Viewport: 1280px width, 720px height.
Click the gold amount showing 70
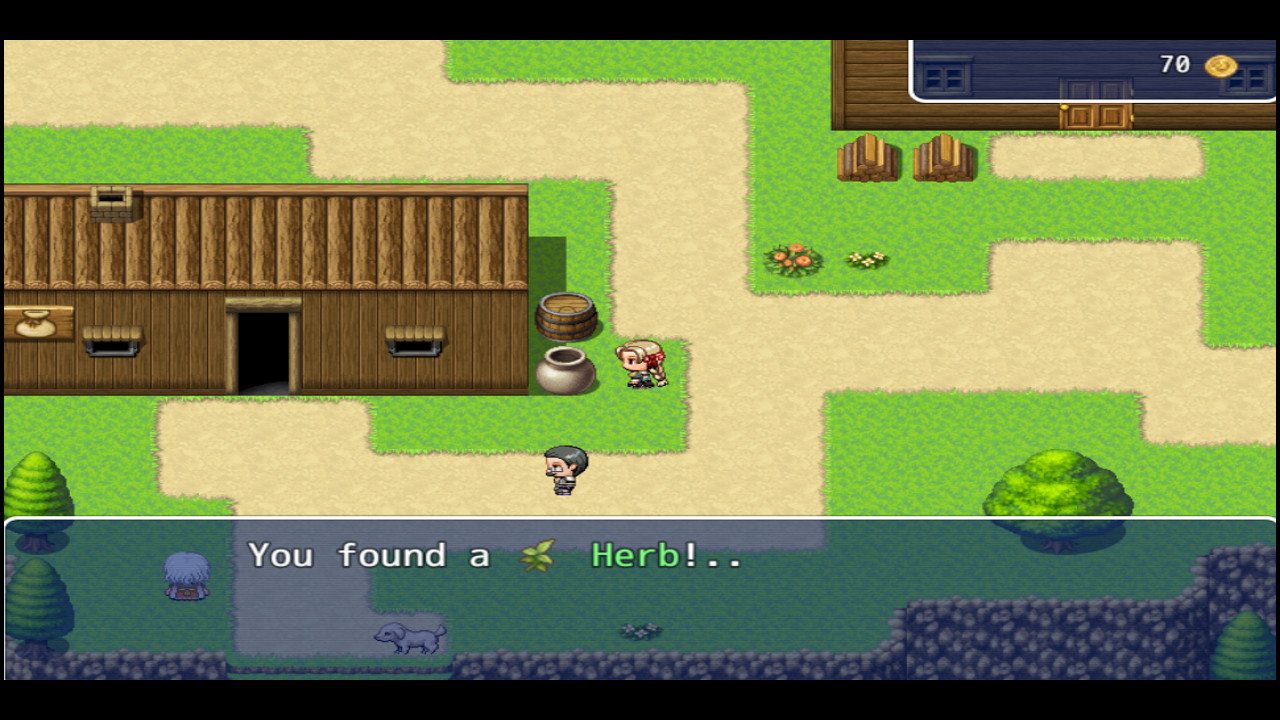tap(1173, 64)
